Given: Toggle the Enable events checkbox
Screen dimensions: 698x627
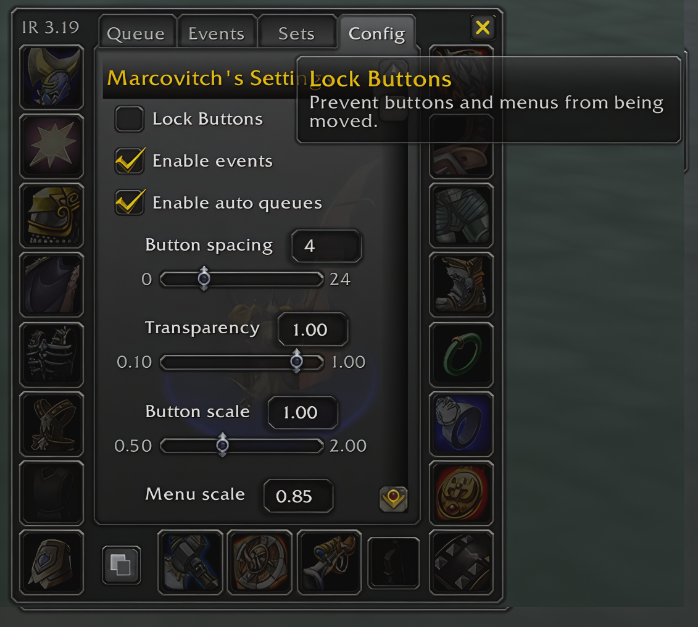Looking at the screenshot, I should tap(130, 161).
